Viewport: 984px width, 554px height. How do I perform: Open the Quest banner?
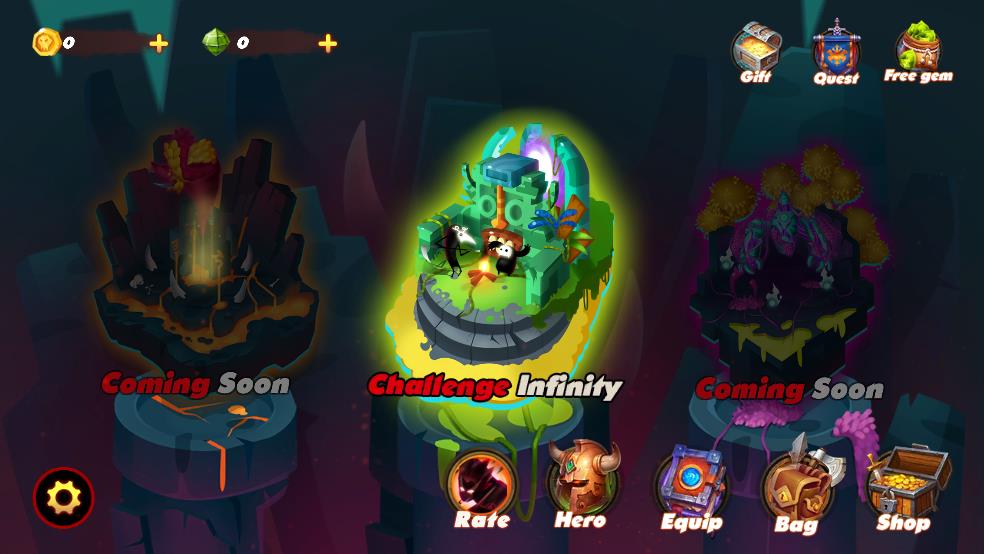pos(836,52)
